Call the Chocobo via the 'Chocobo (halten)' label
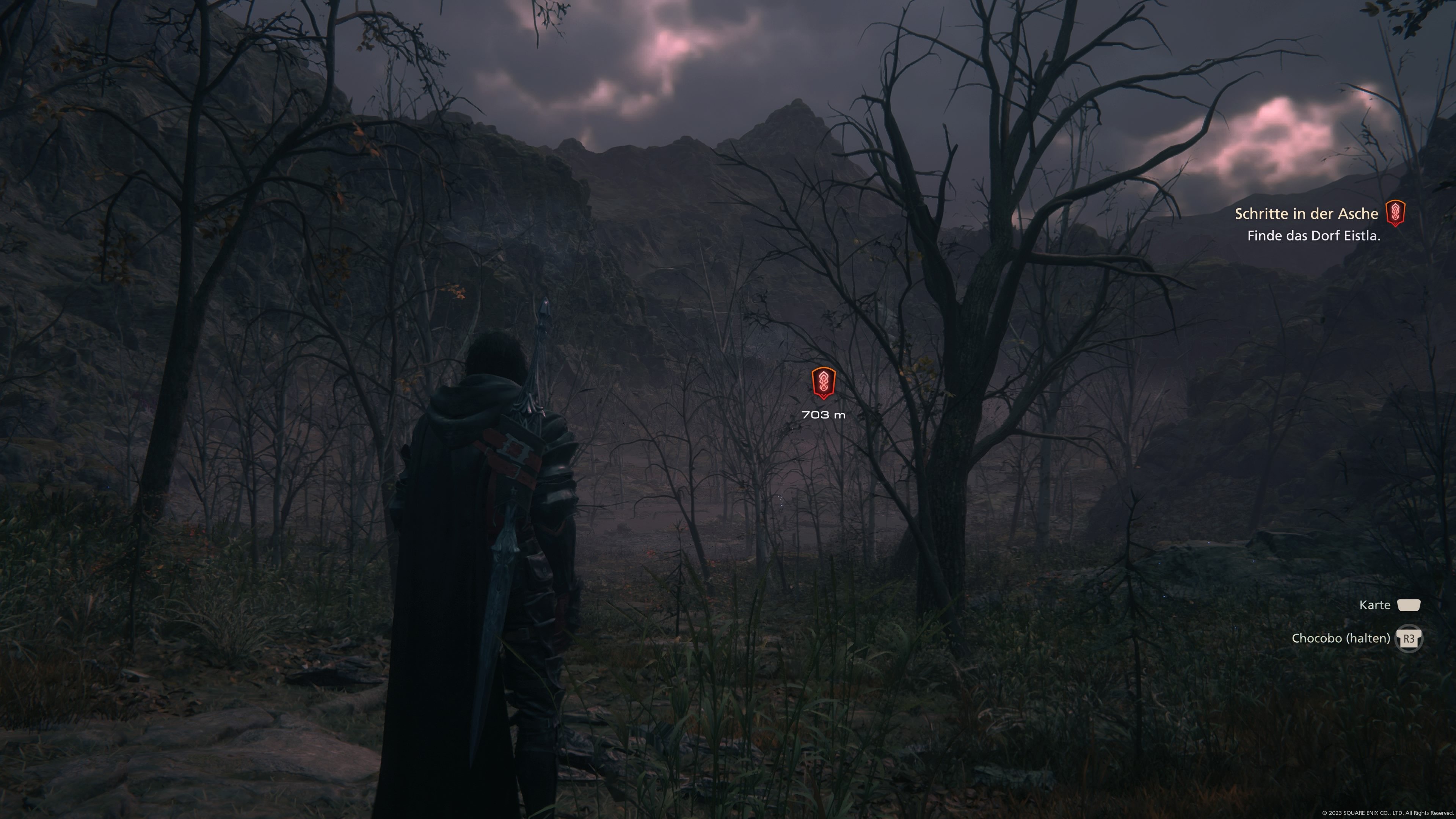This screenshot has width=1456, height=819. click(x=1340, y=639)
